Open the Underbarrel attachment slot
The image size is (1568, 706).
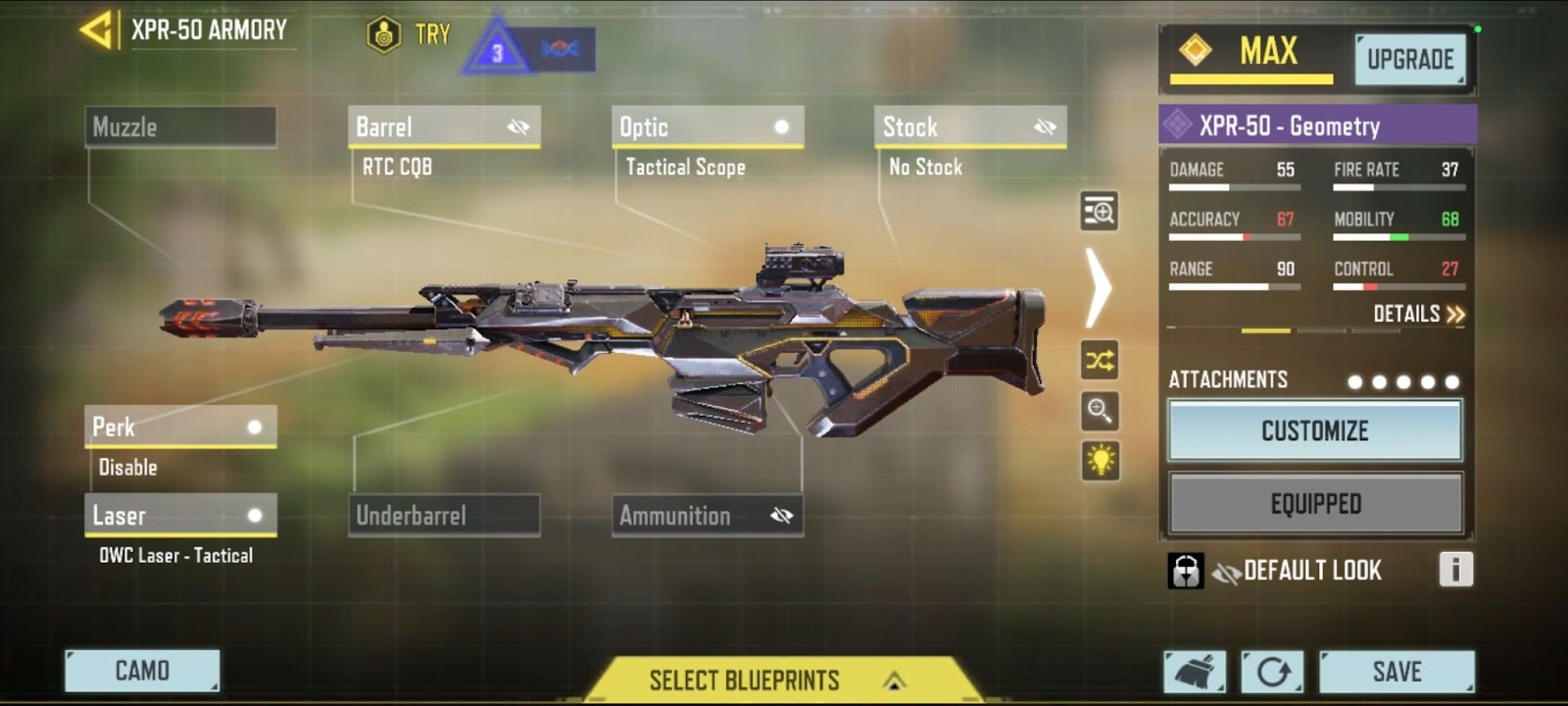pos(443,516)
